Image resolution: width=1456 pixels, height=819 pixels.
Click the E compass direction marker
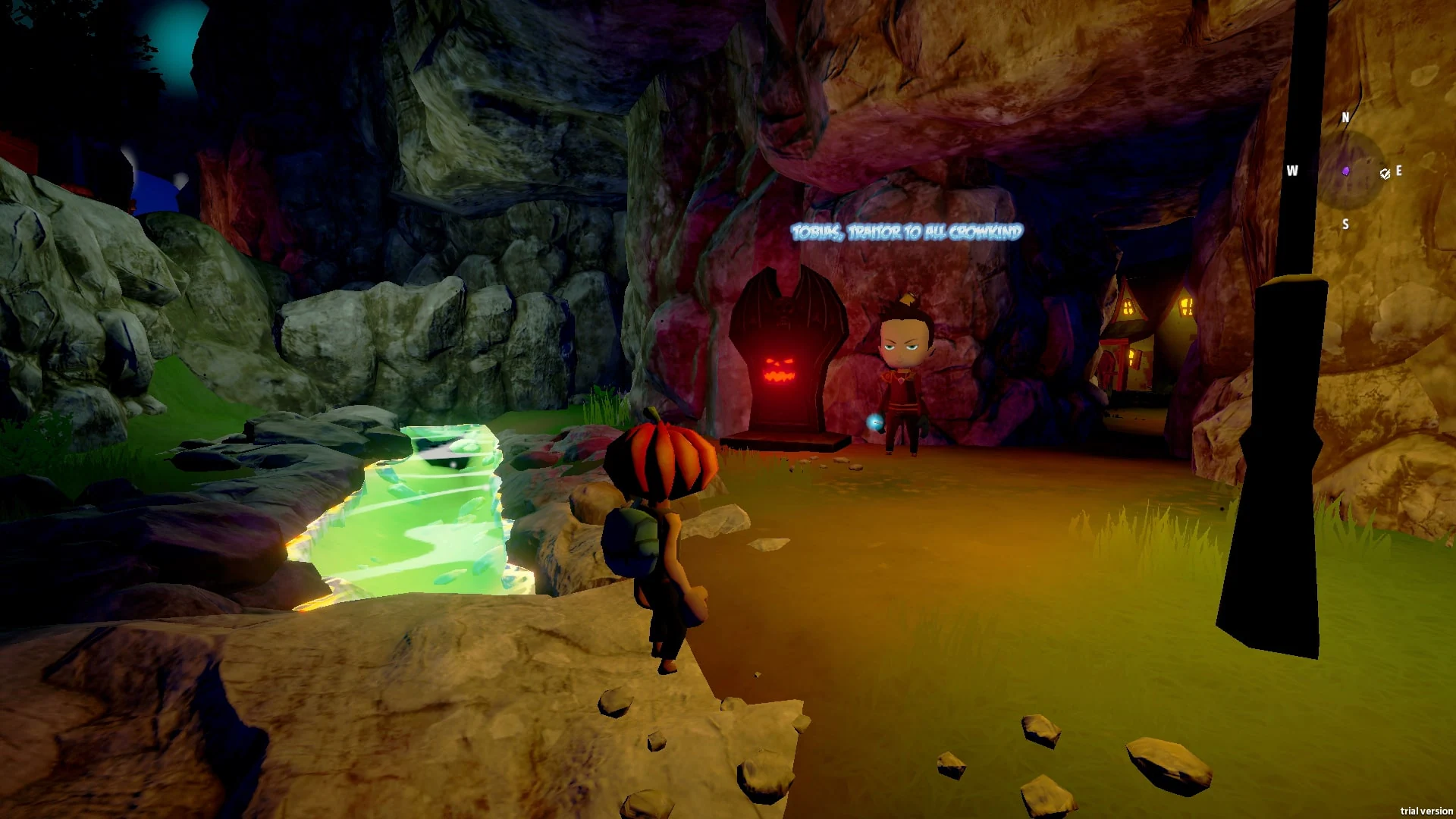point(1398,171)
